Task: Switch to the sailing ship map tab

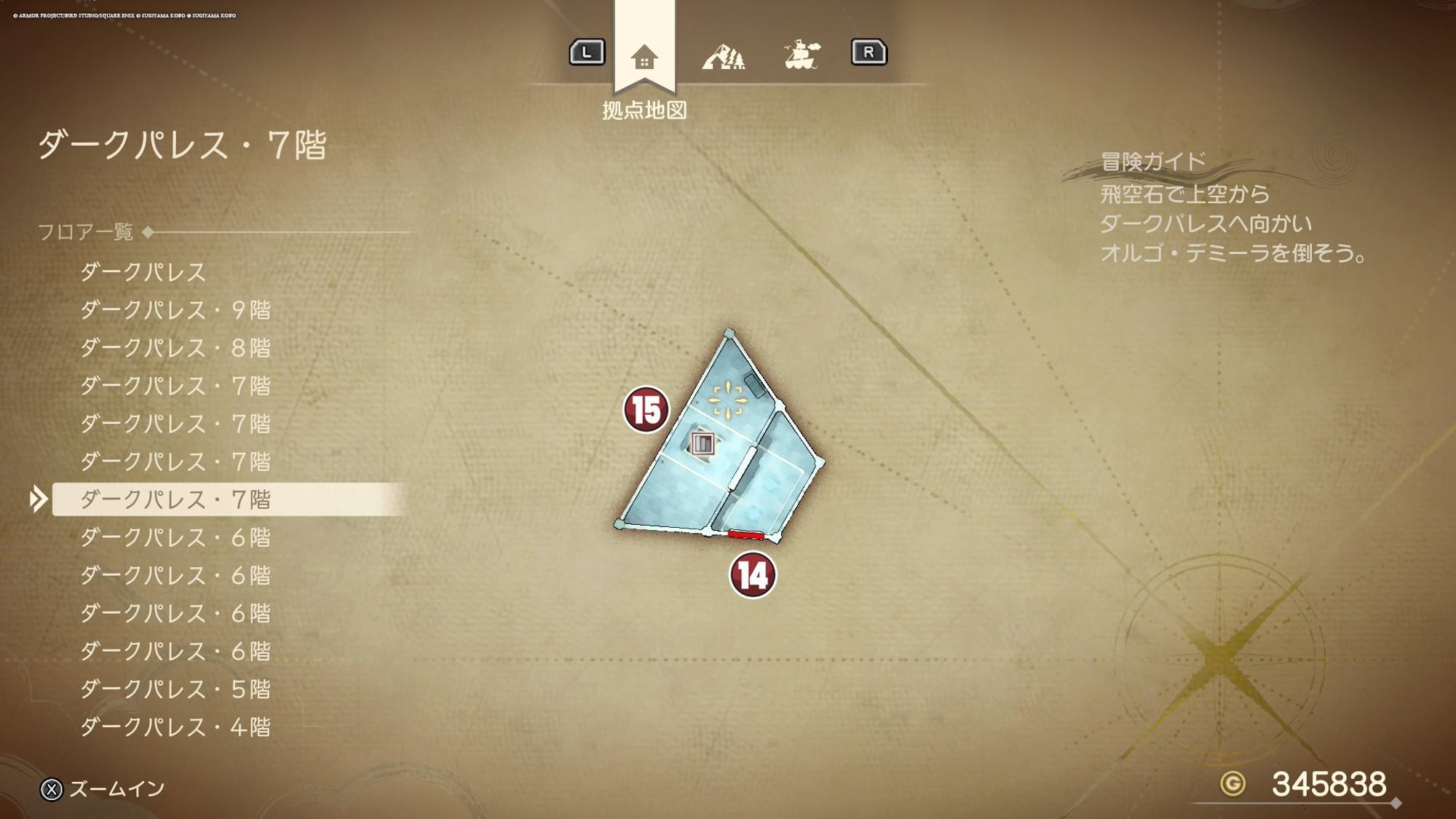Action: tap(802, 55)
